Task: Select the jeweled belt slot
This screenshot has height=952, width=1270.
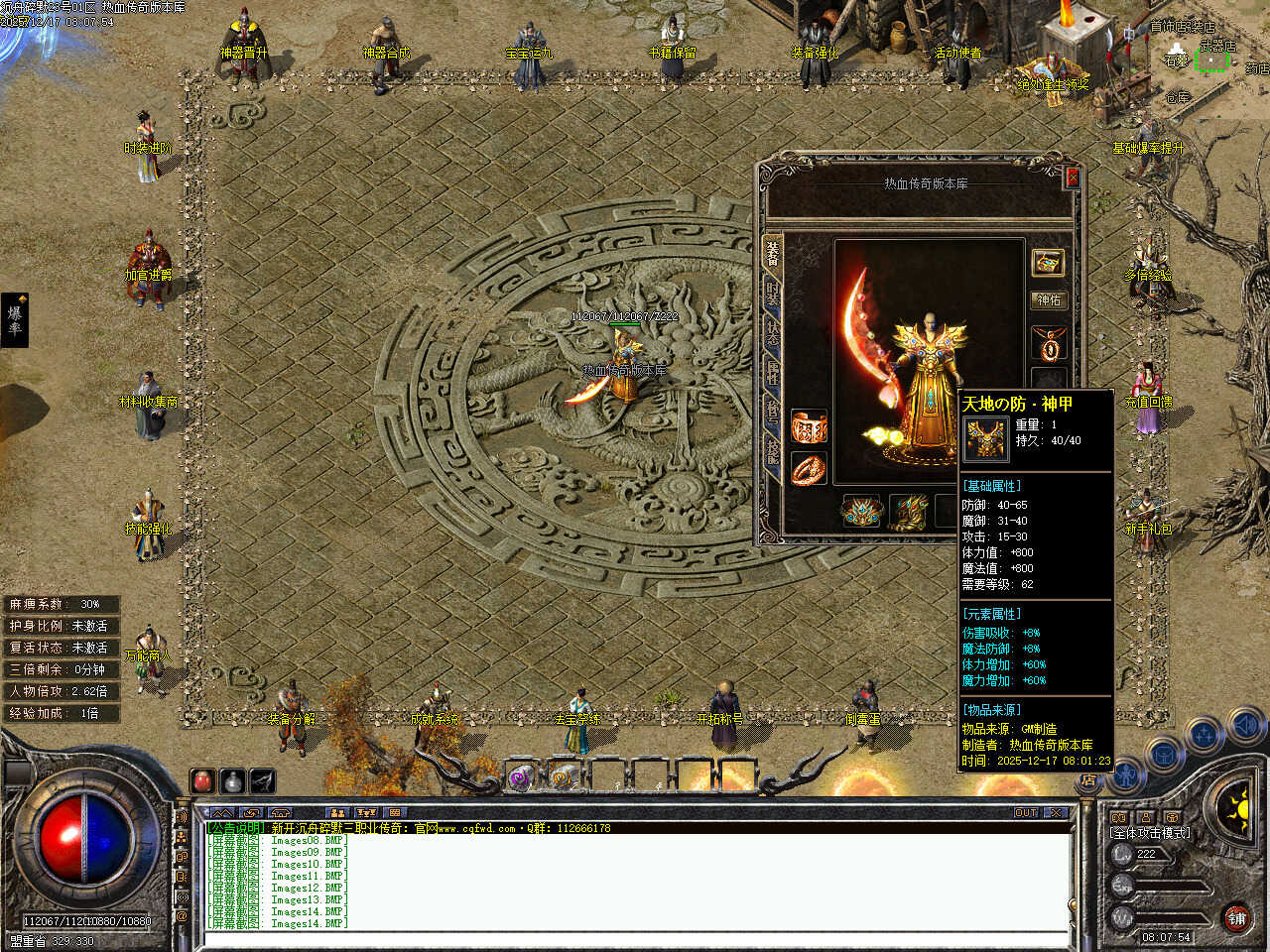Action: click(x=860, y=512)
